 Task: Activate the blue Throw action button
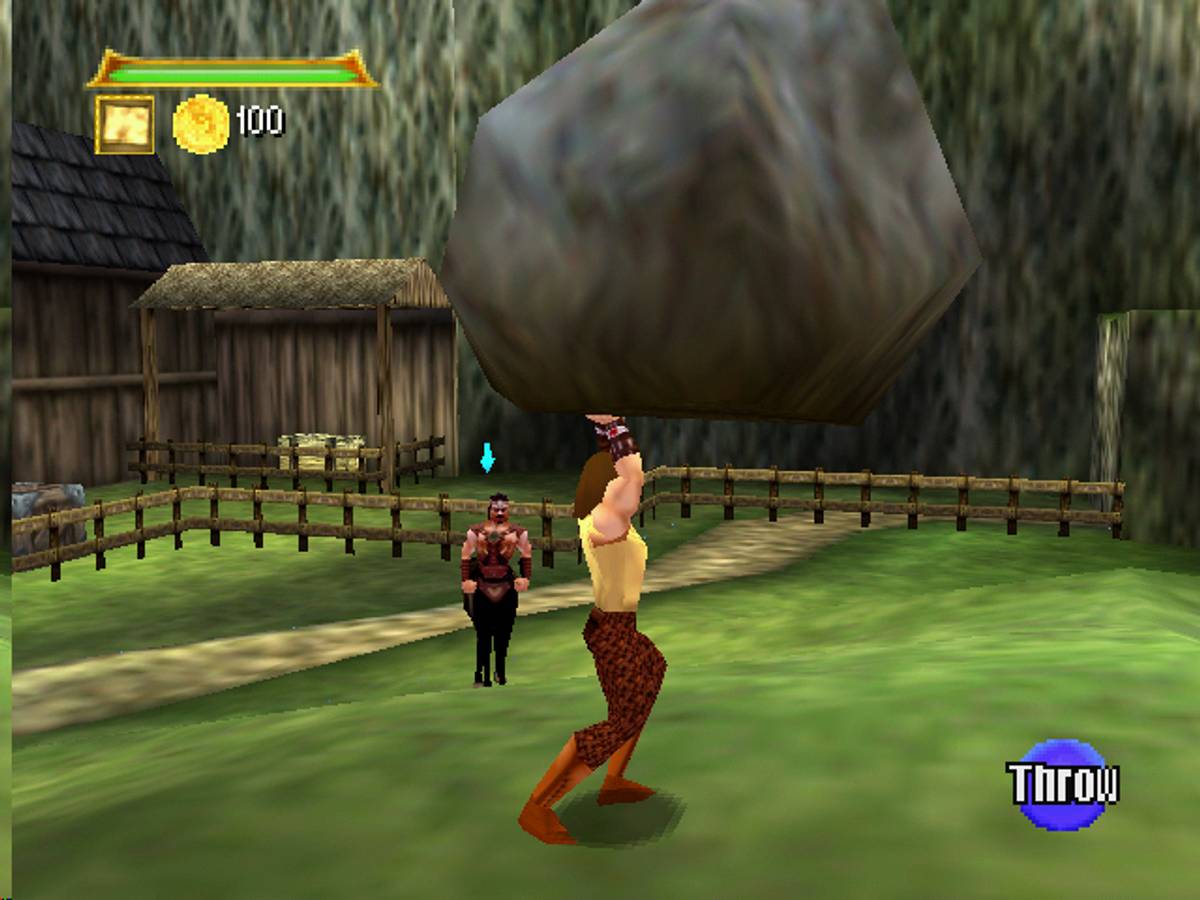pyautogui.click(x=1062, y=785)
